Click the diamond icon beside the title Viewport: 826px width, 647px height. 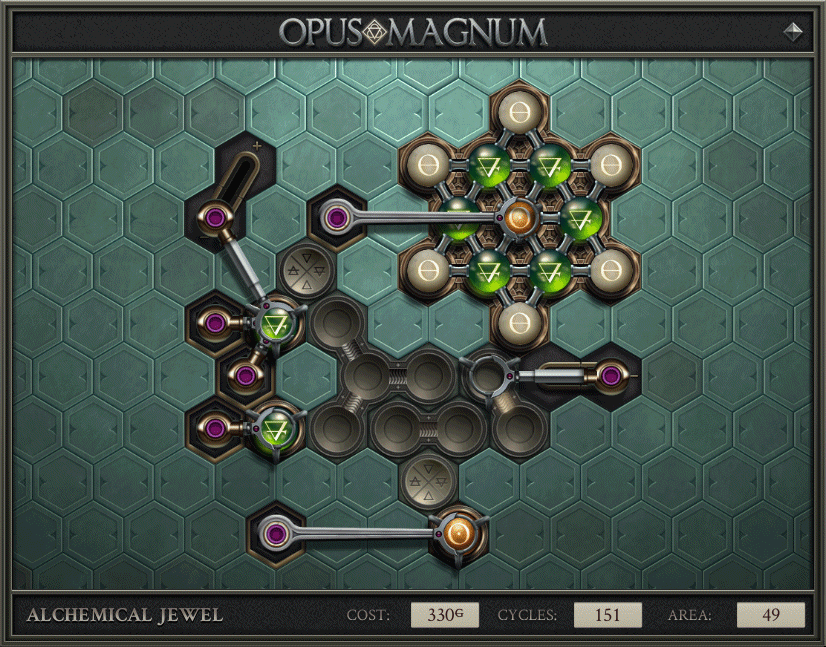coord(793,31)
